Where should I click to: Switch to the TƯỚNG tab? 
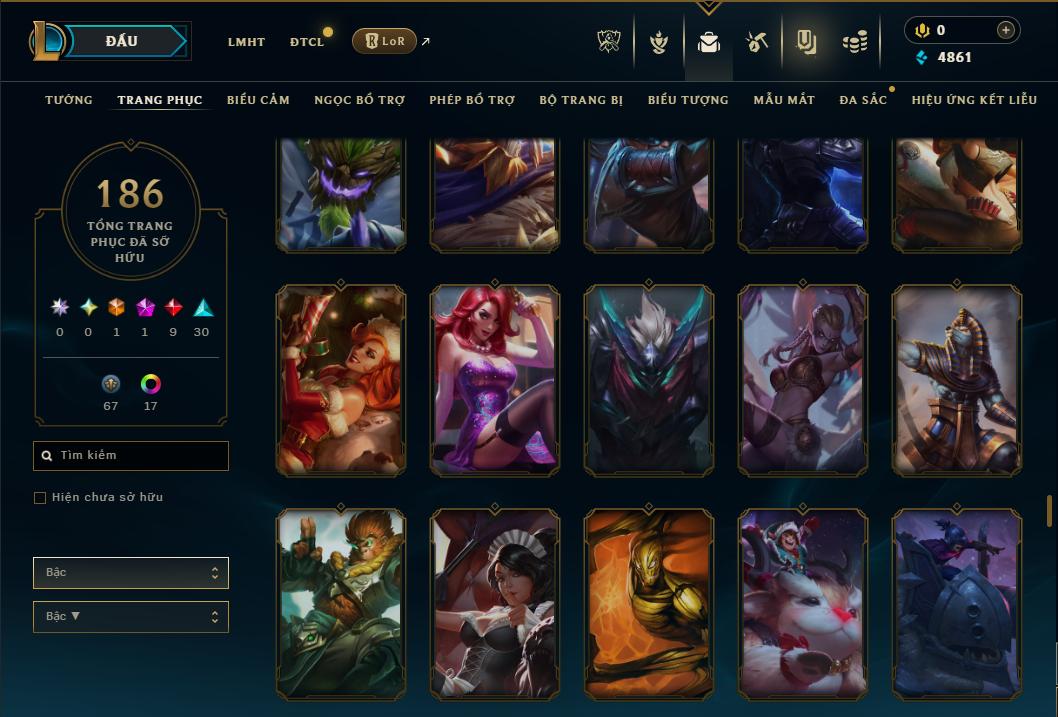tap(69, 100)
